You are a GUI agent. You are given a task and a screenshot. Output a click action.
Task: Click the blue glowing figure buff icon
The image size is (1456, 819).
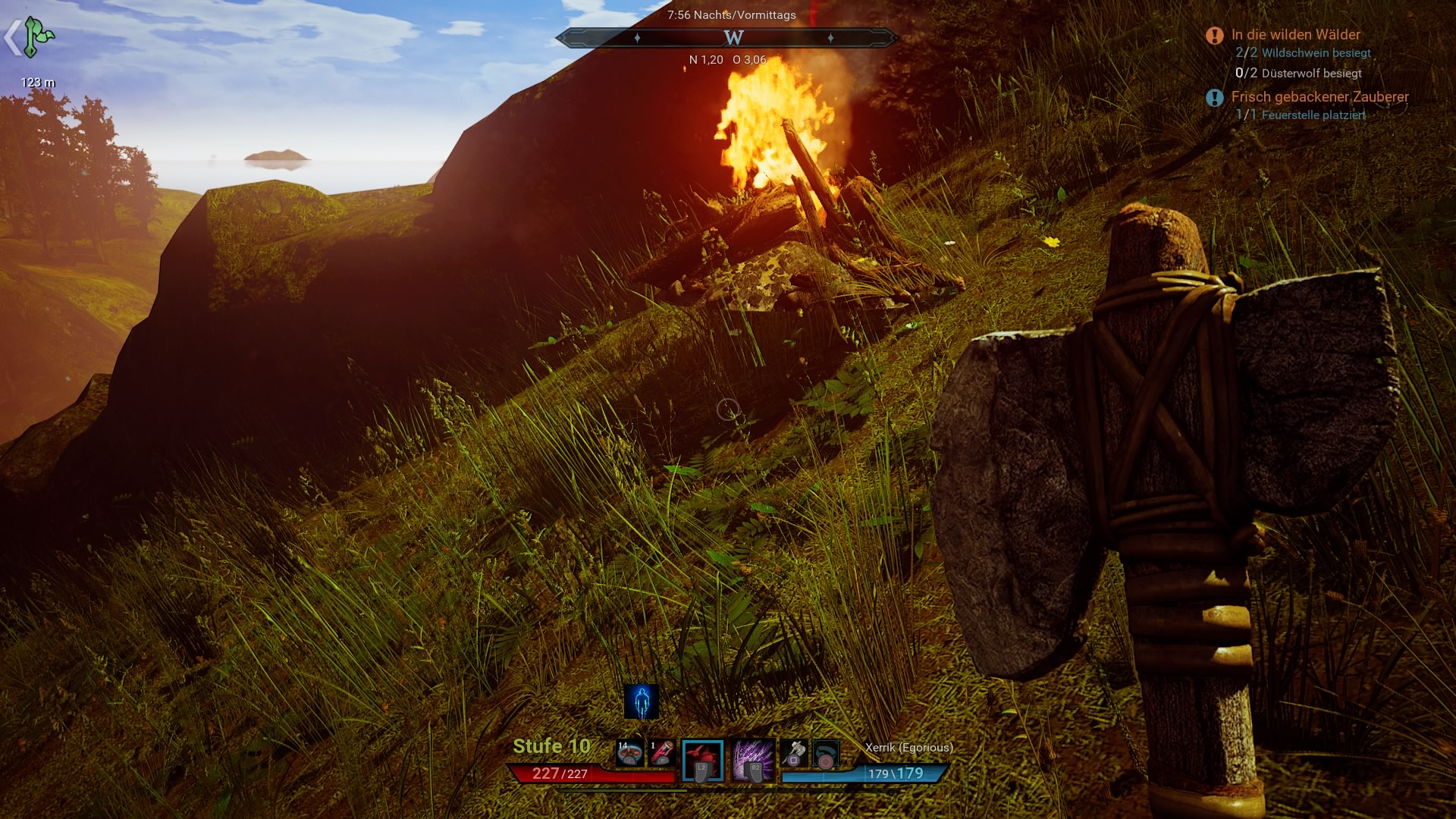point(642,701)
